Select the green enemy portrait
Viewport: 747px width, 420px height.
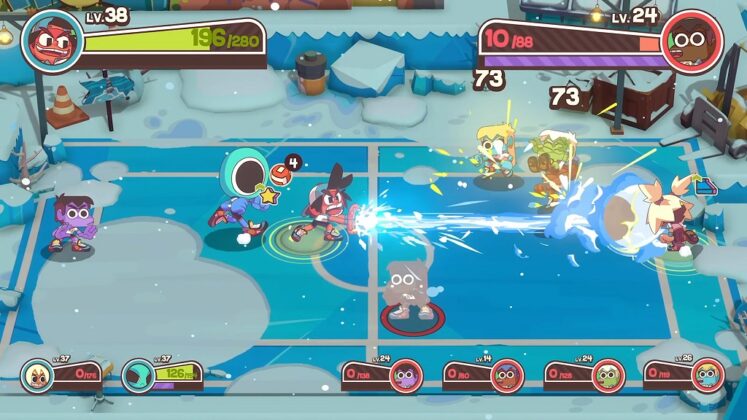[608, 375]
